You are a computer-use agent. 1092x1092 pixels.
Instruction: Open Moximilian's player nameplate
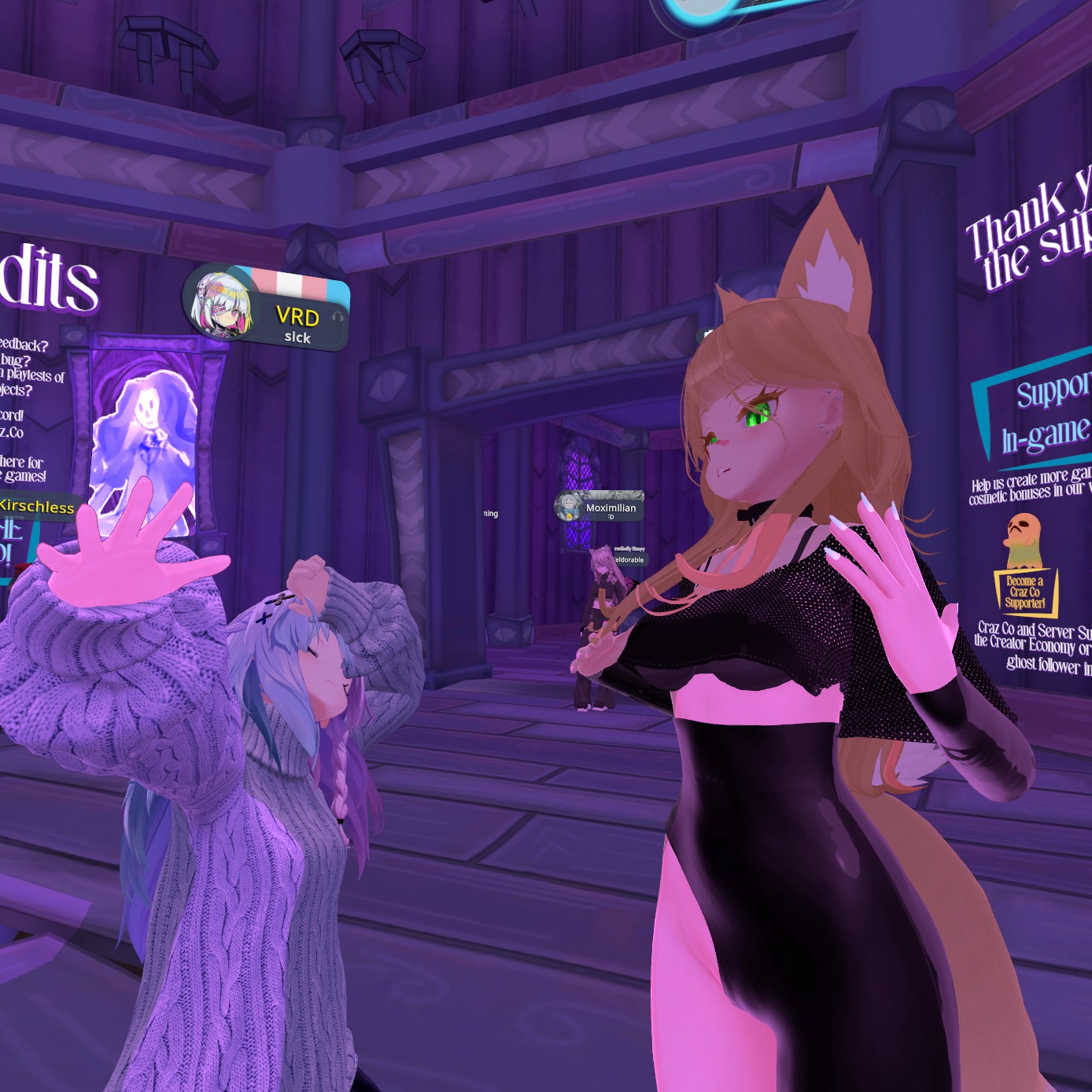click(x=600, y=507)
